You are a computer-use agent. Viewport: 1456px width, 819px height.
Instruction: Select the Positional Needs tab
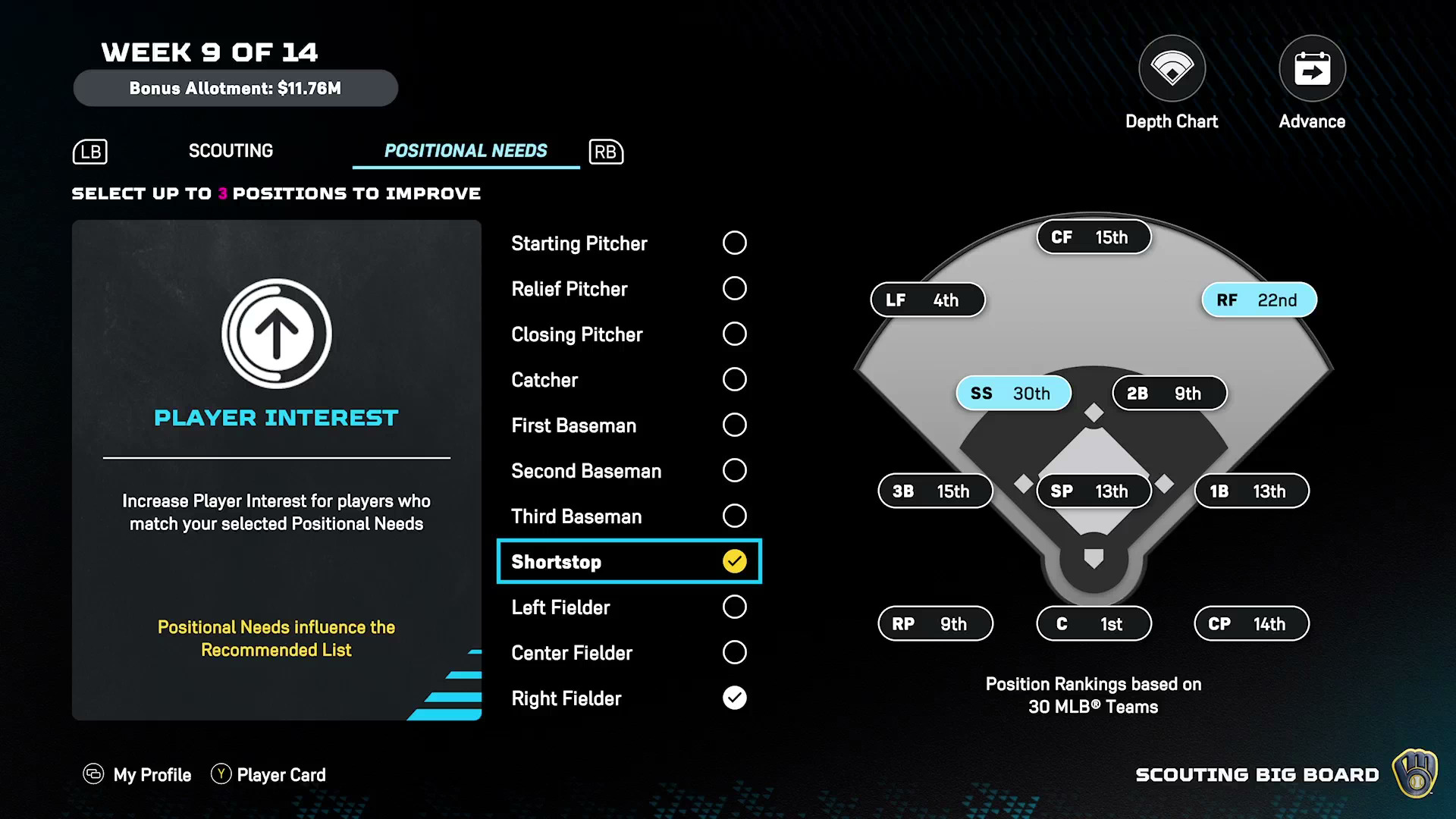coord(466,151)
